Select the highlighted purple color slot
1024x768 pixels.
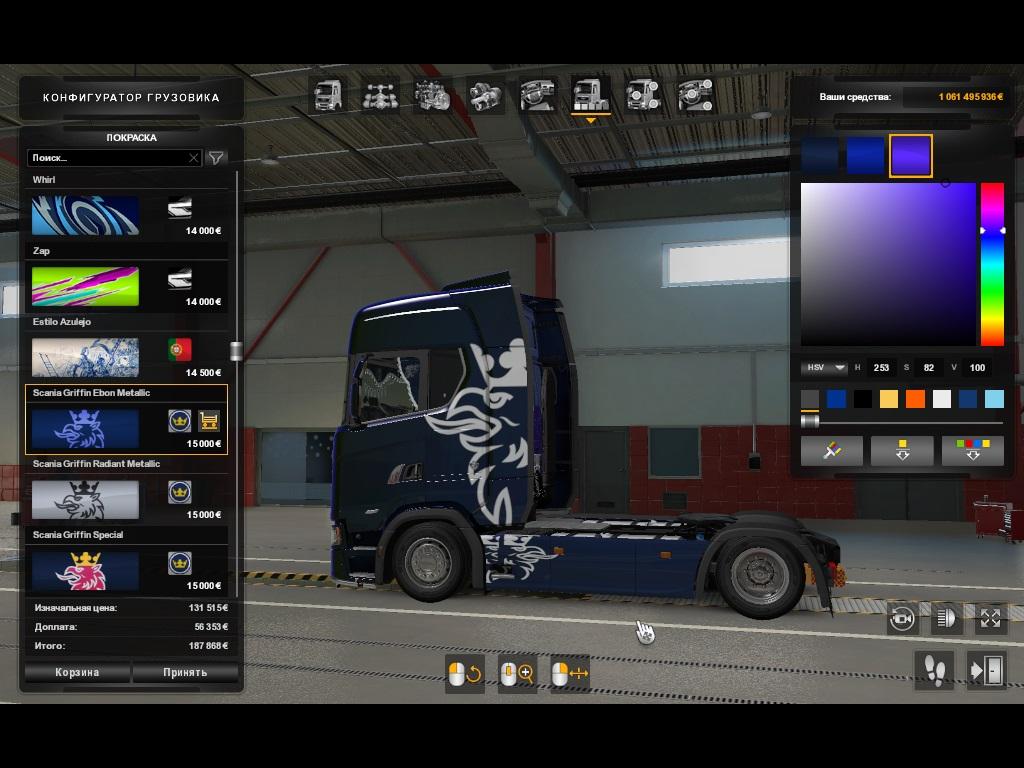point(910,156)
